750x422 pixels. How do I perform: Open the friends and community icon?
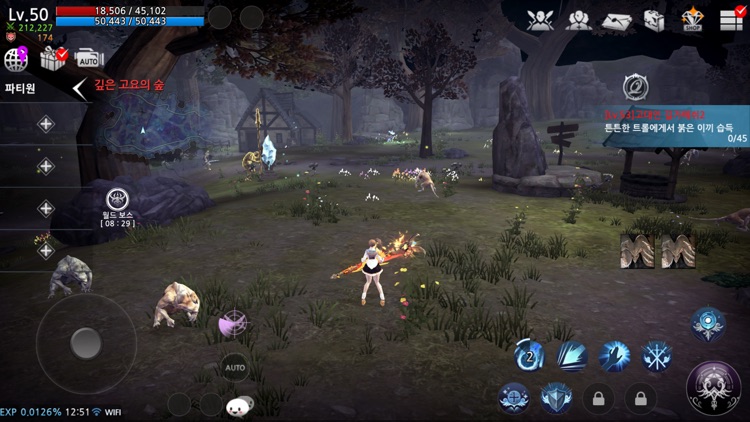(578, 19)
